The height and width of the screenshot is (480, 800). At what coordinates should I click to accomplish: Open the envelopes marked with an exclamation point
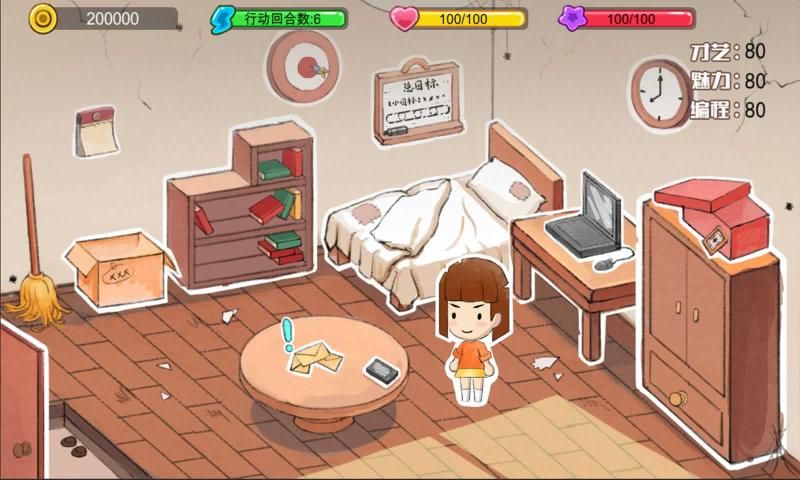click(313, 358)
